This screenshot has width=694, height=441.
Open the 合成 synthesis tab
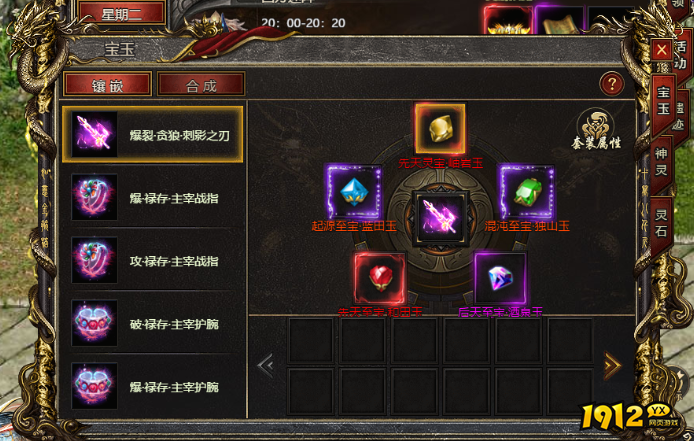pyautogui.click(x=201, y=84)
